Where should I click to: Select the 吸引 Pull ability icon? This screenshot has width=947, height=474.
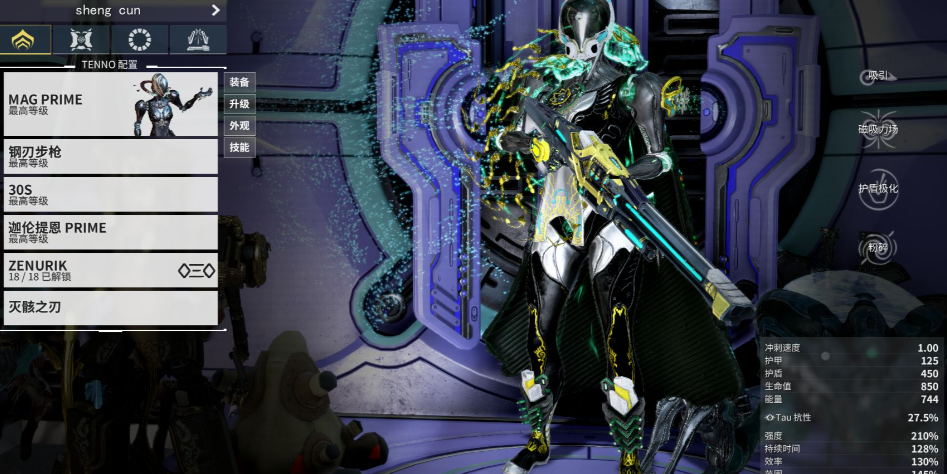click(878, 73)
